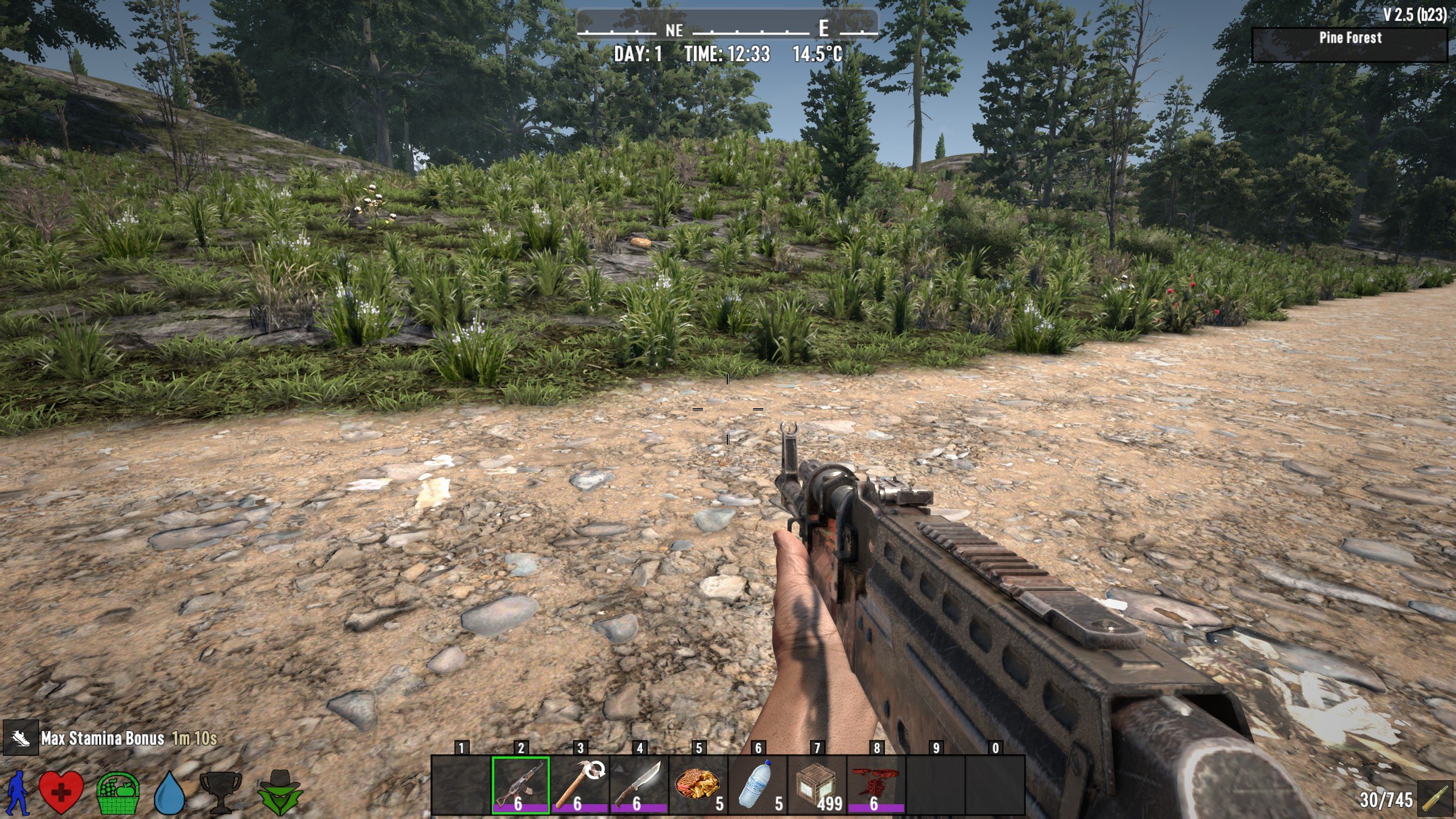Click the blue water drop icon

[x=169, y=792]
